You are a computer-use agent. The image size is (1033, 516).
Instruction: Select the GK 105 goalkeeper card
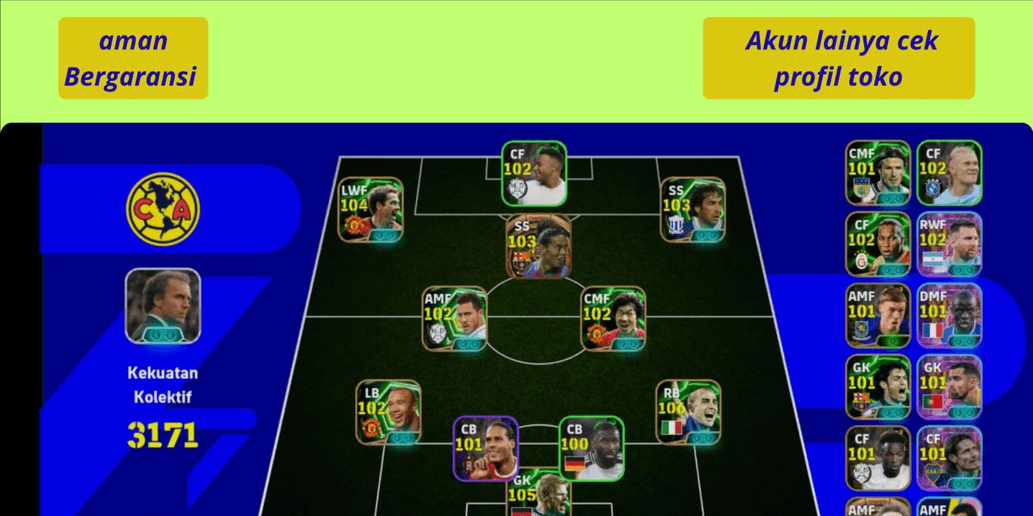click(x=538, y=495)
